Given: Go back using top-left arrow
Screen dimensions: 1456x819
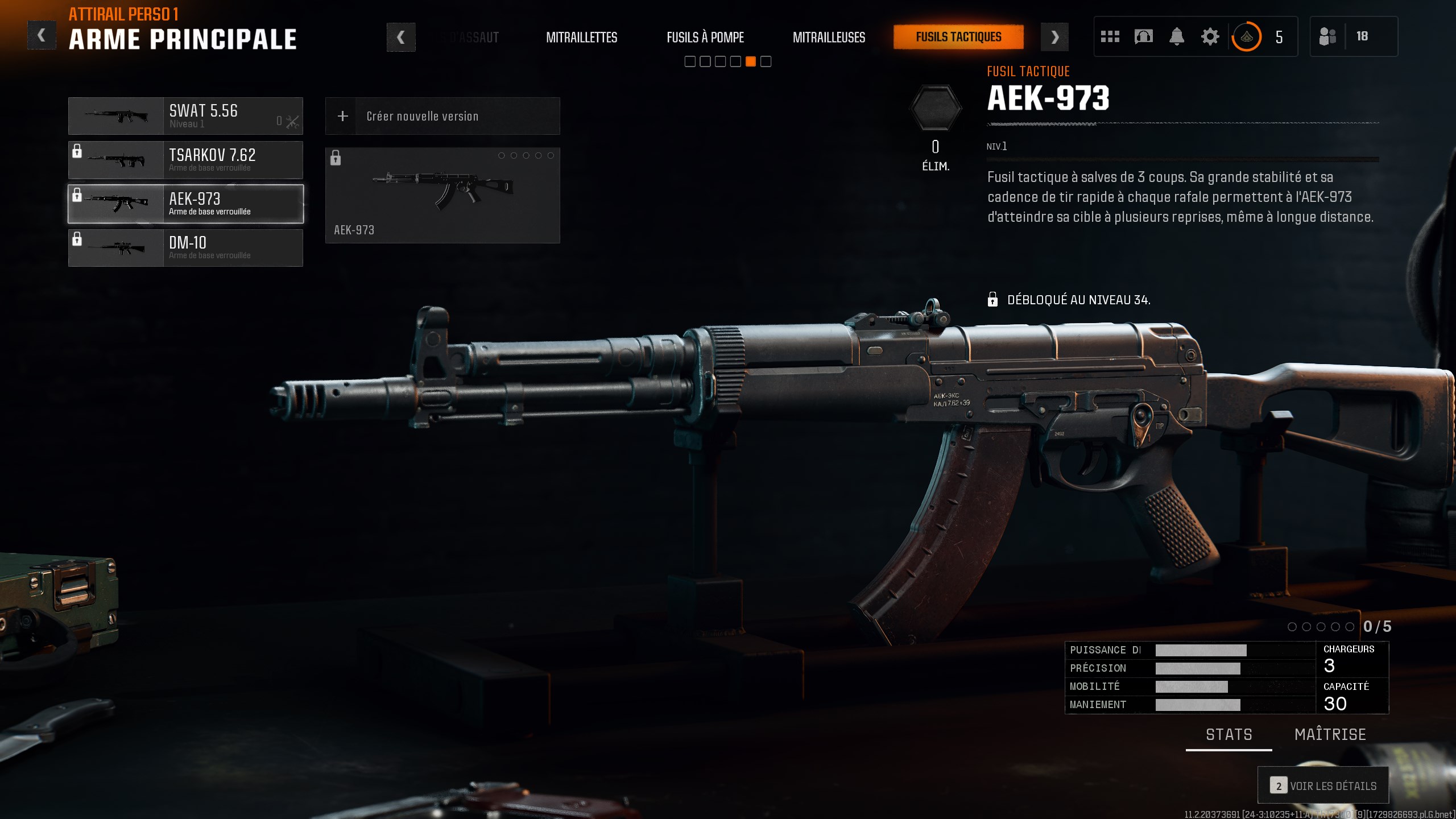Looking at the screenshot, I should 41,35.
